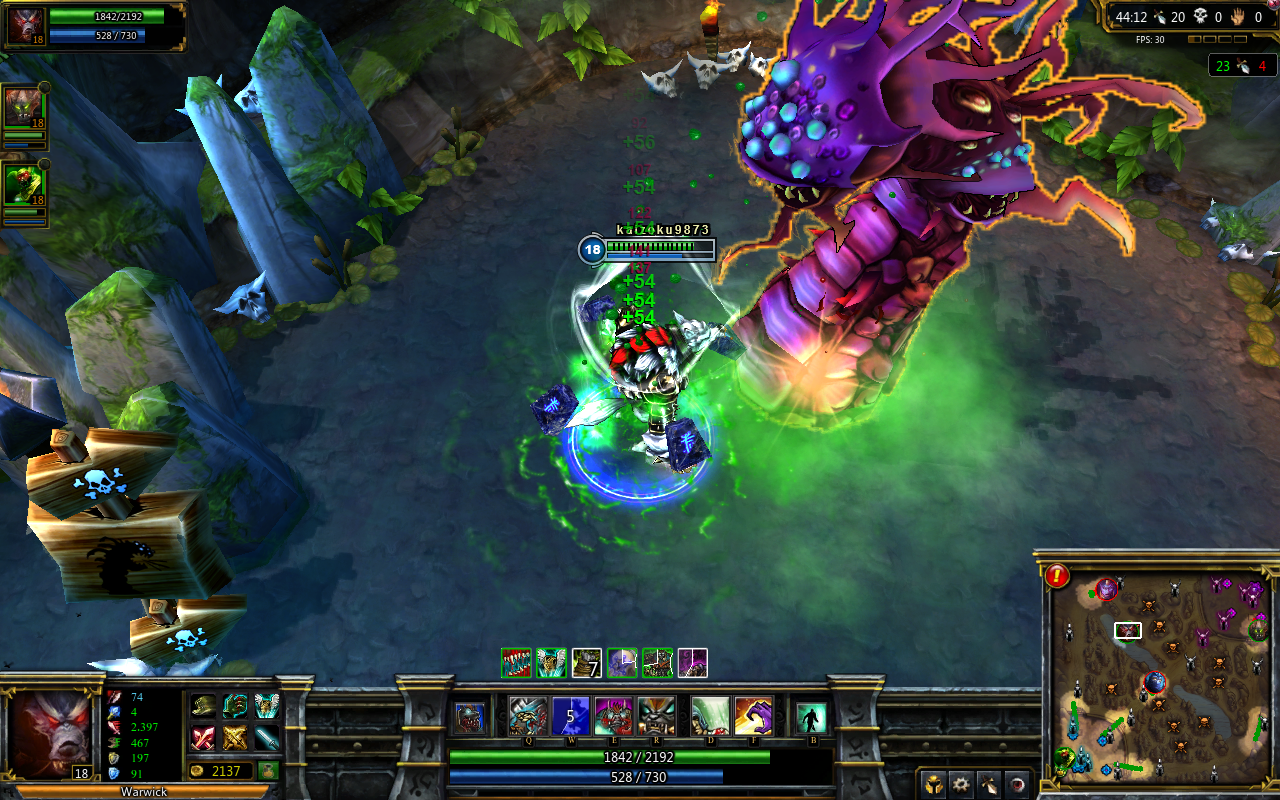Open the shop with the golden helmet icon
Screen dimensions: 1280x800
coord(934,784)
